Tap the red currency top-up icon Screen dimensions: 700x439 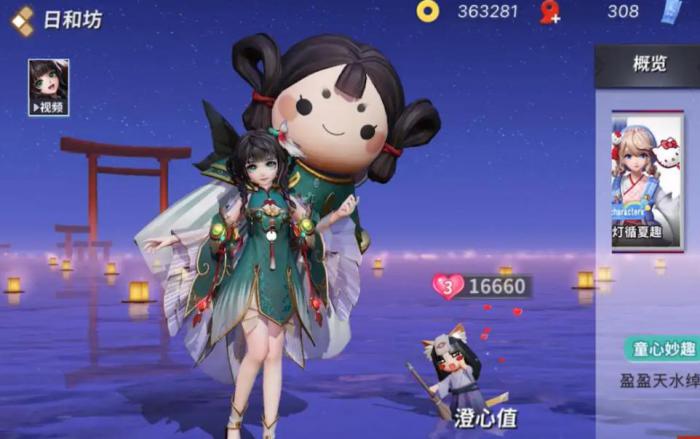tap(550, 12)
